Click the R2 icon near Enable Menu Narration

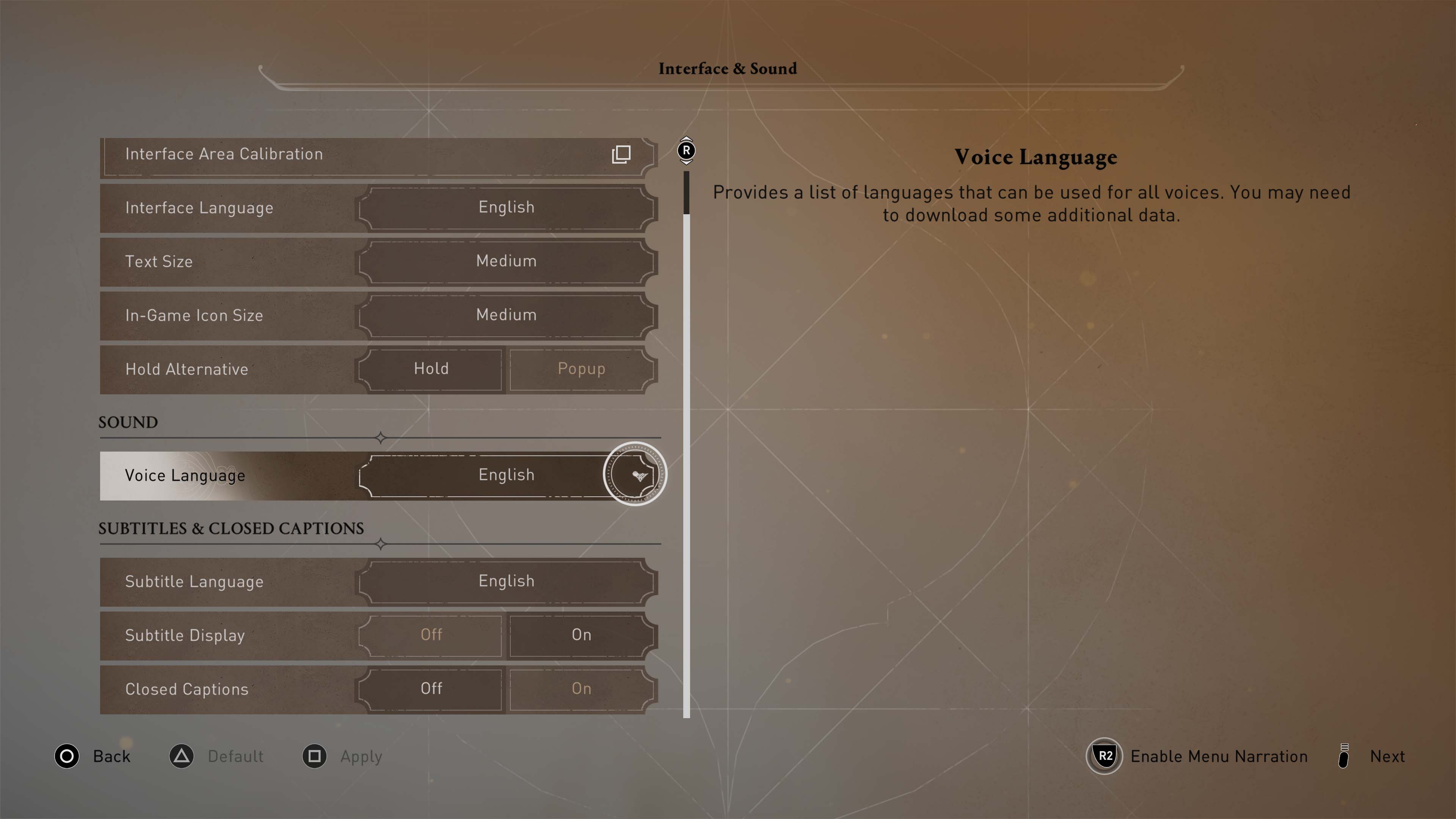1105,756
